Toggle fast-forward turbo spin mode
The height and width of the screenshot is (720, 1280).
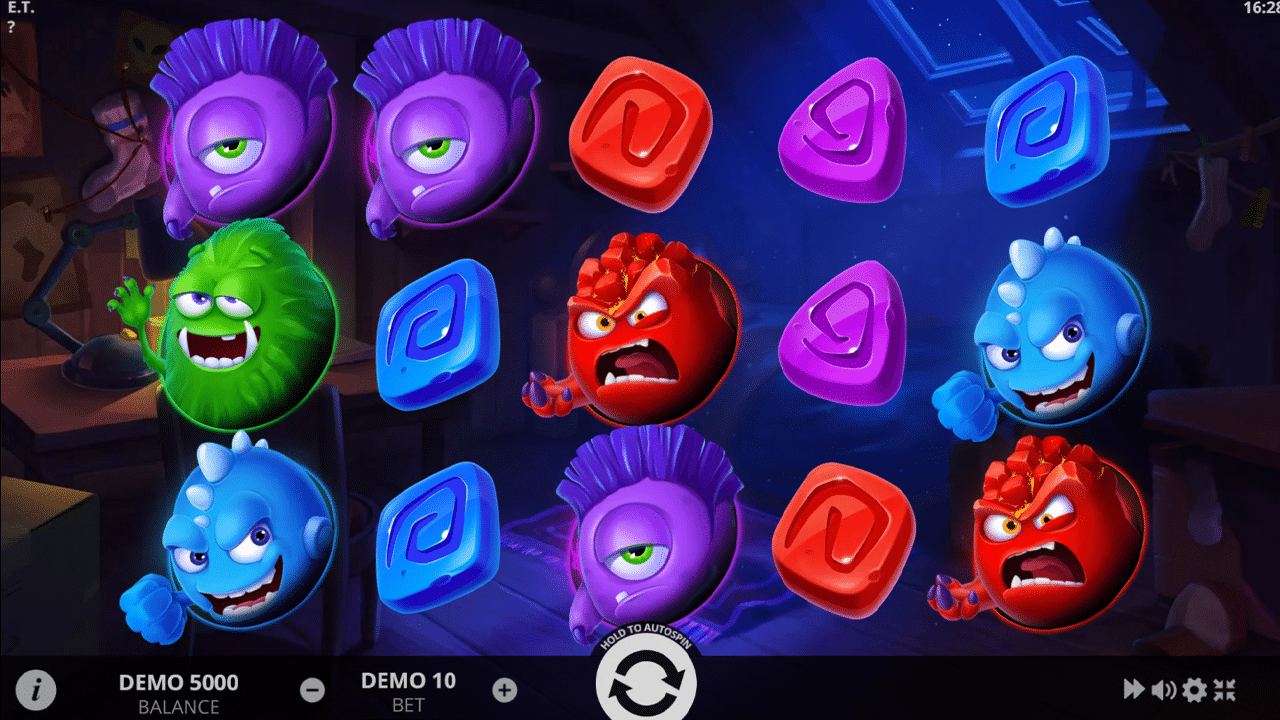tap(1133, 689)
